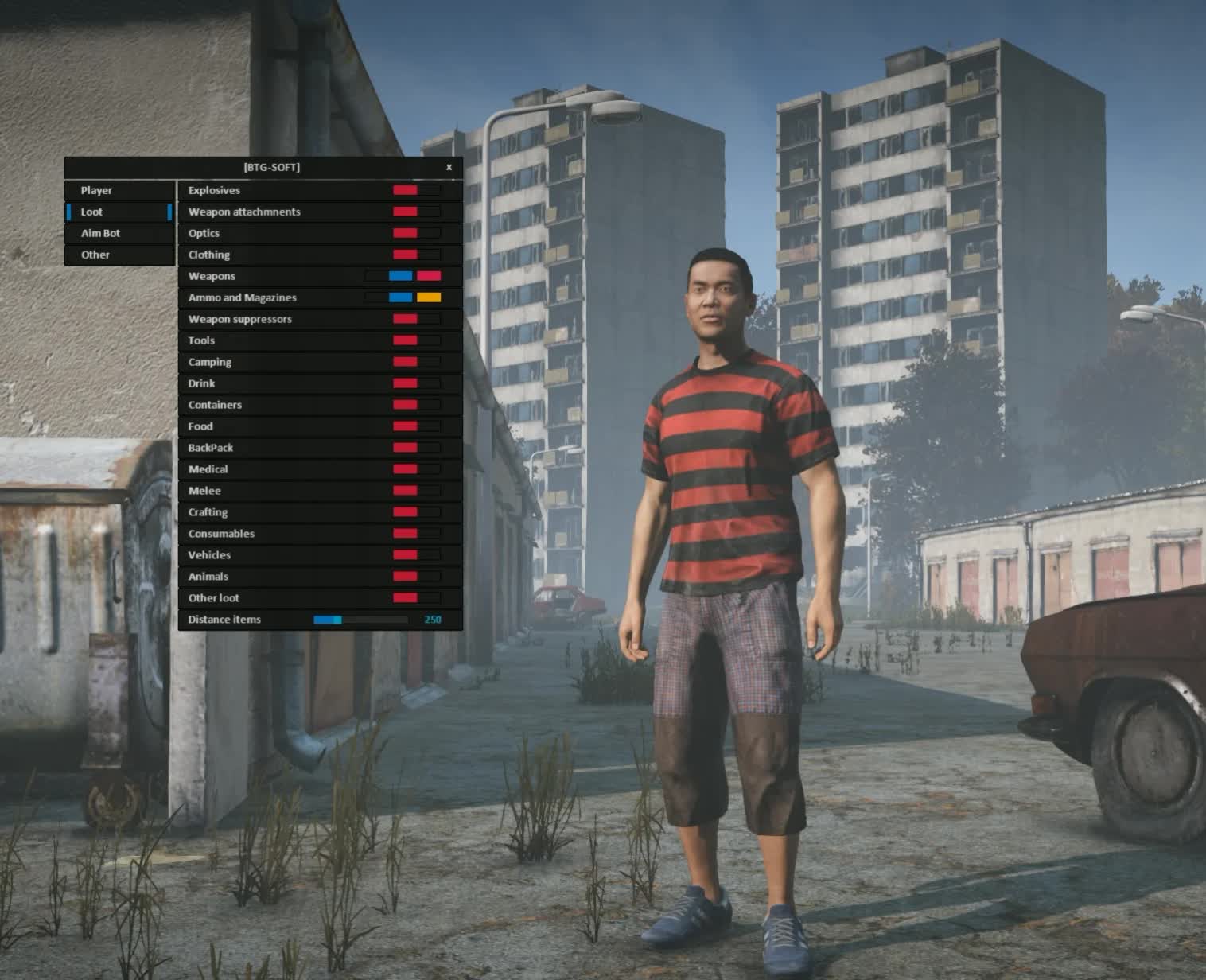Toggle the Containers switch
This screenshot has width=1206, height=980.
tap(416, 406)
